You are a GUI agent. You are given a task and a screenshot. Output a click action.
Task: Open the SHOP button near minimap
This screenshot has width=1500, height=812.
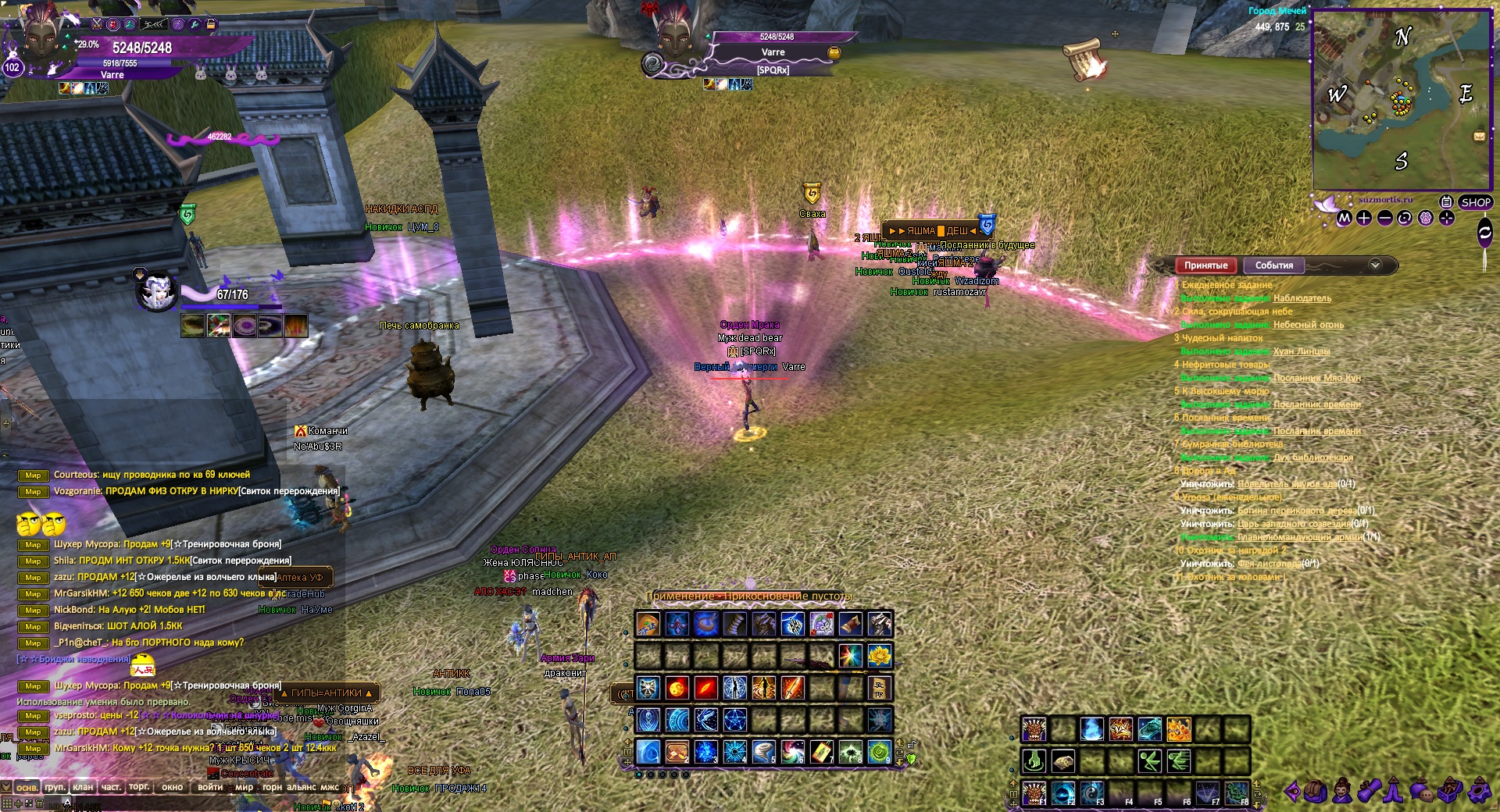[x=1475, y=202]
